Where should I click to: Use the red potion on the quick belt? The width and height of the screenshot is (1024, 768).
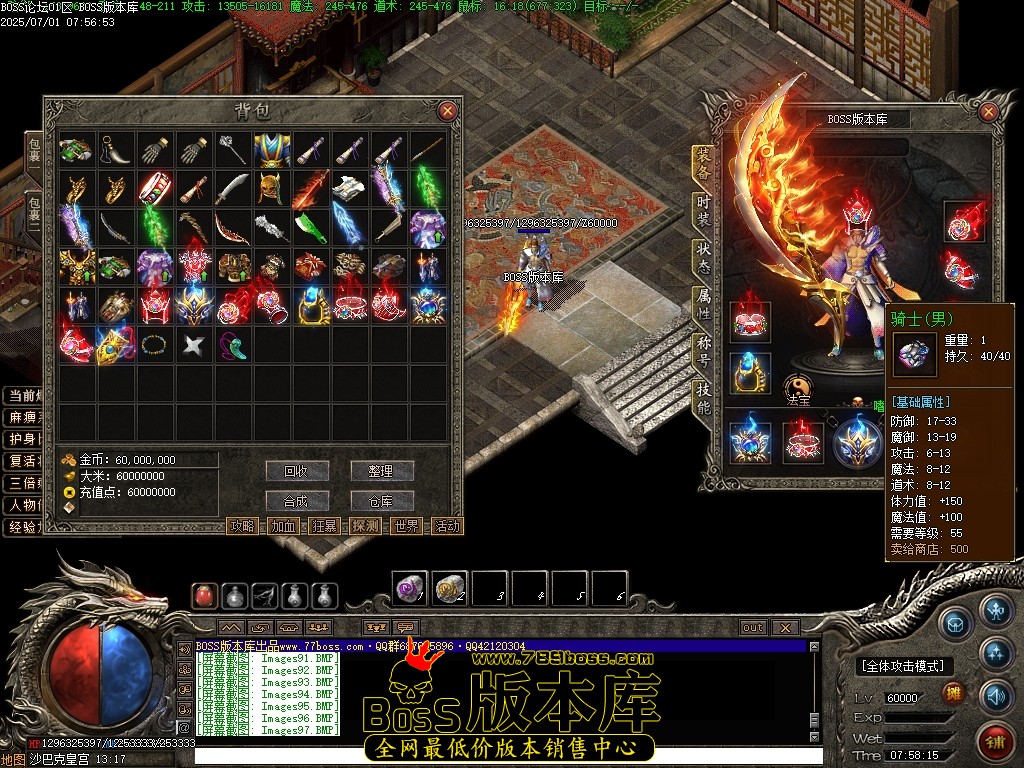pos(205,596)
